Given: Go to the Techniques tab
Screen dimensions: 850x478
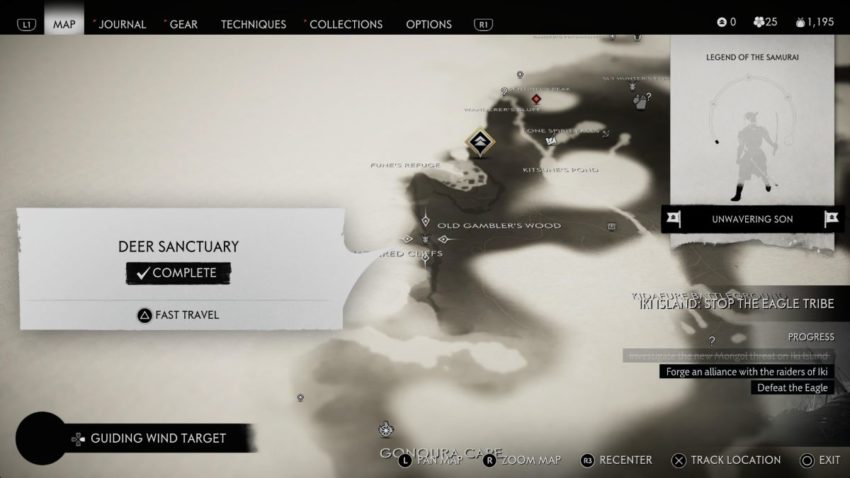Looking at the screenshot, I should click(x=253, y=24).
